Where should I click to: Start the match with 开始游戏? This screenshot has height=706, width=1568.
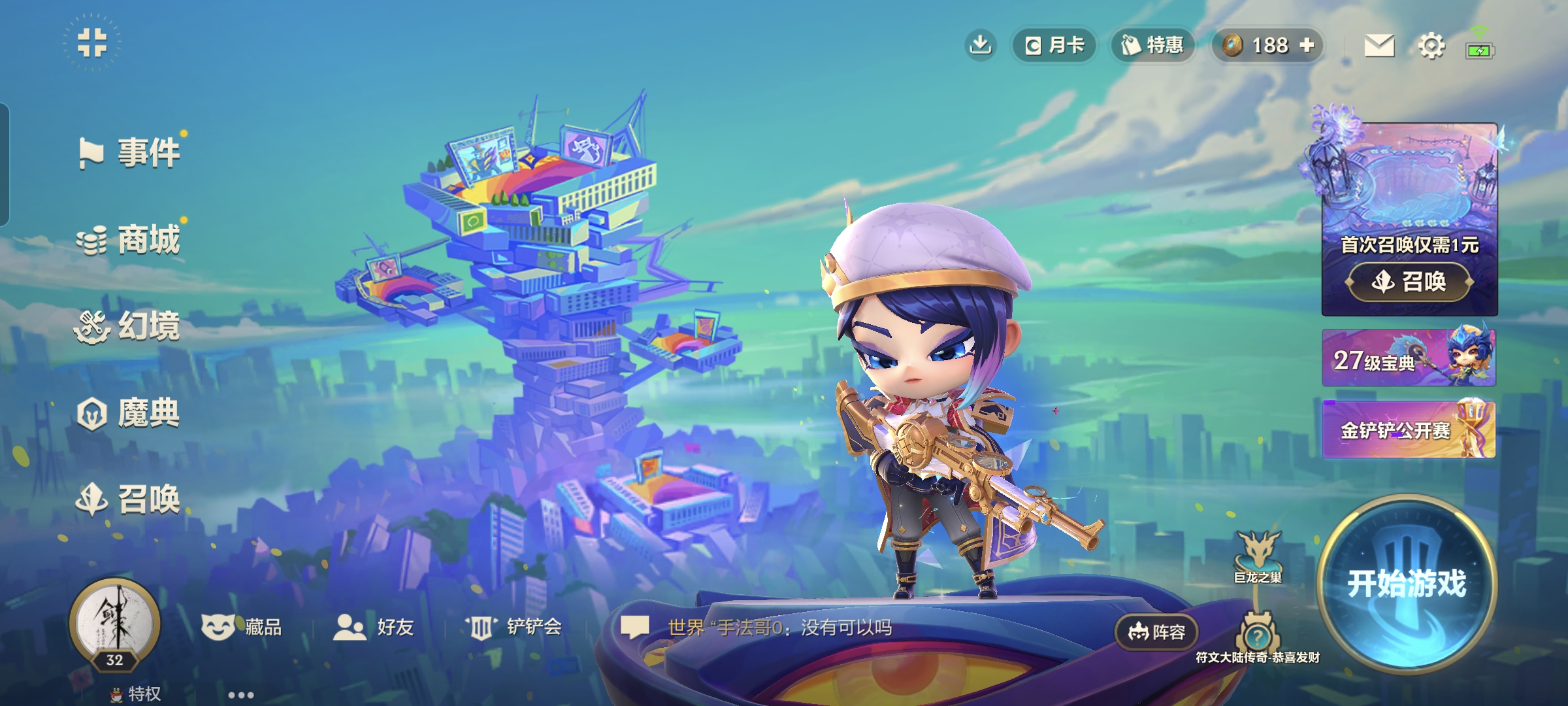[1407, 583]
